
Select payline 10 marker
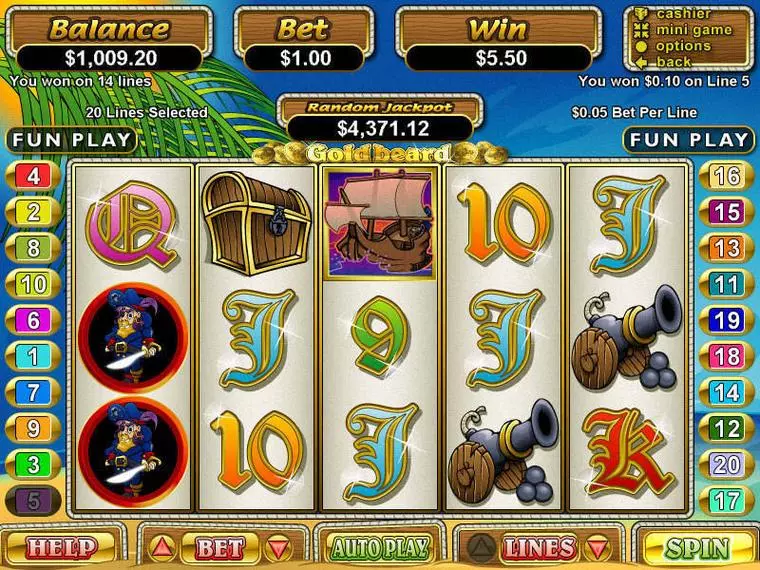click(33, 284)
